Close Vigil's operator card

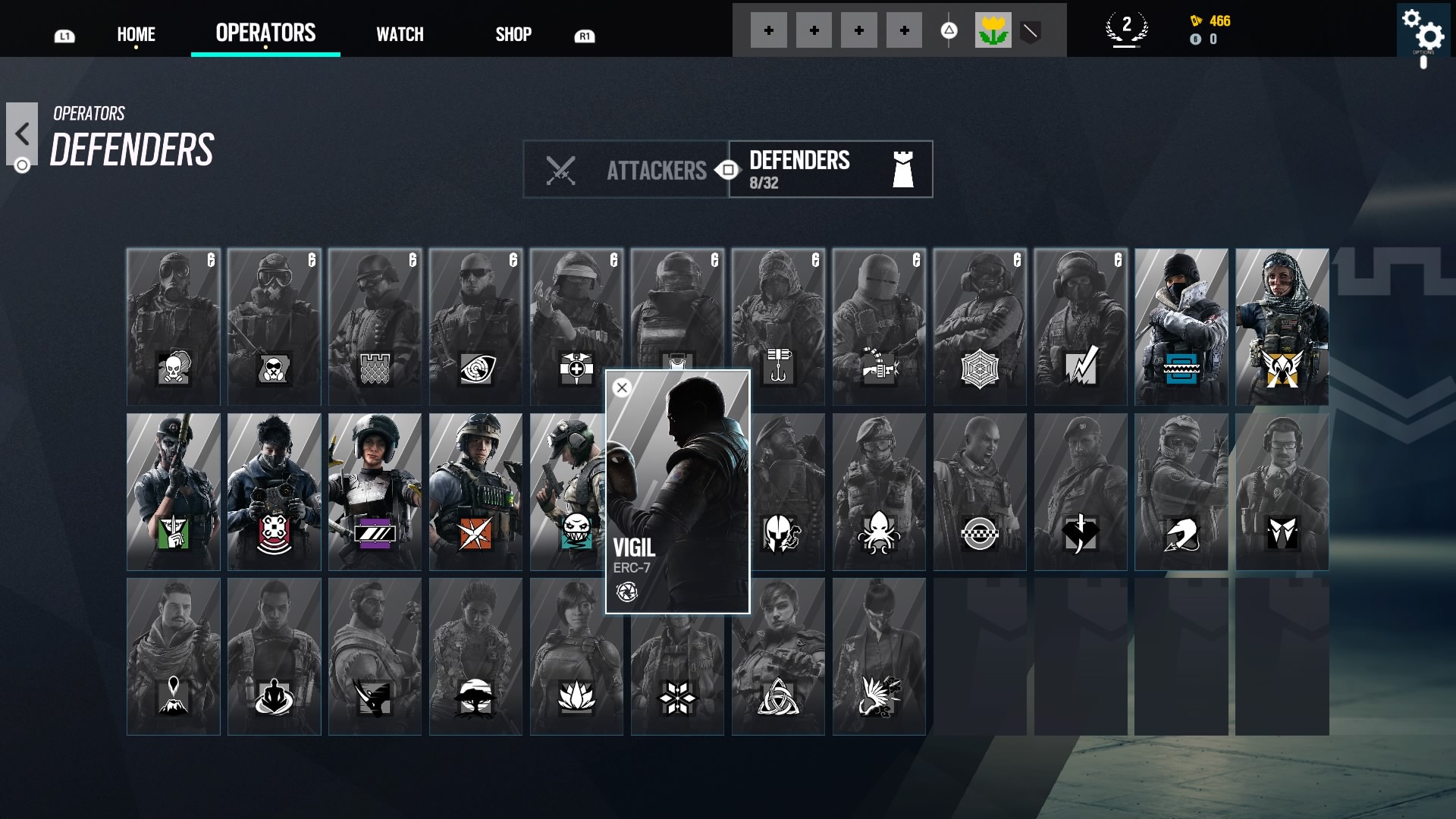pos(622,387)
